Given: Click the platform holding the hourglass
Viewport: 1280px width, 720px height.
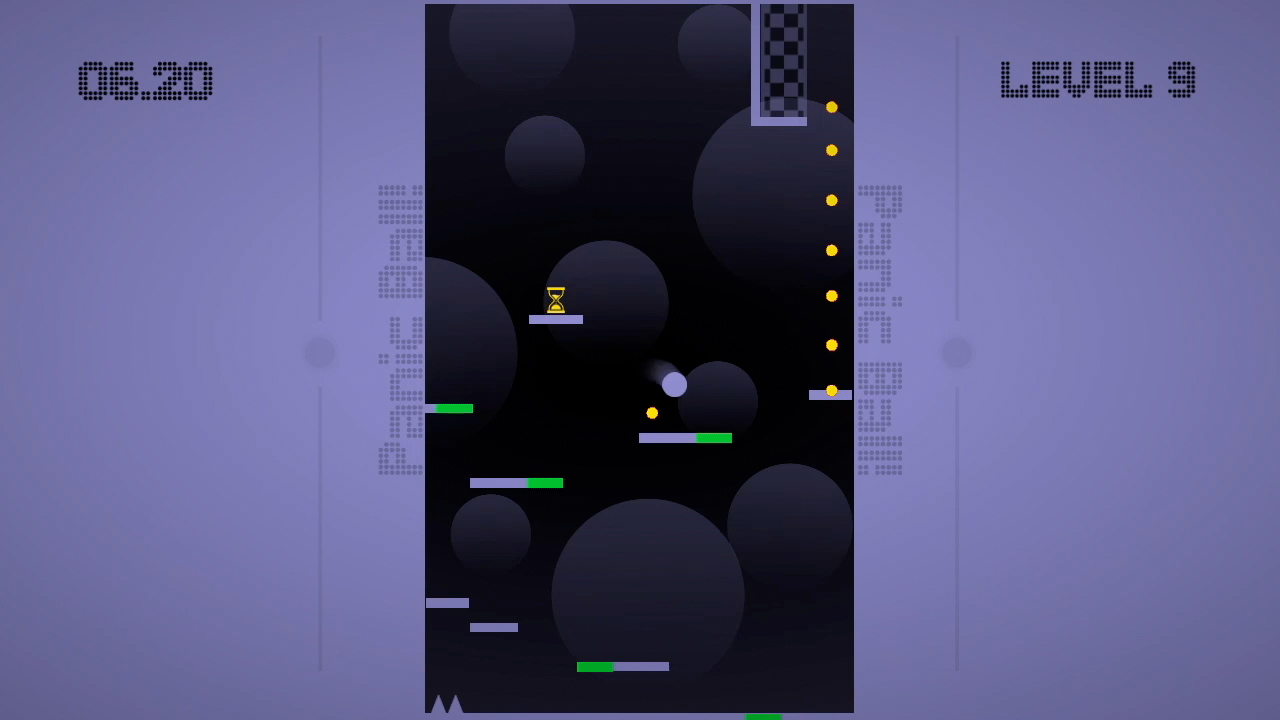Looking at the screenshot, I should tap(556, 318).
